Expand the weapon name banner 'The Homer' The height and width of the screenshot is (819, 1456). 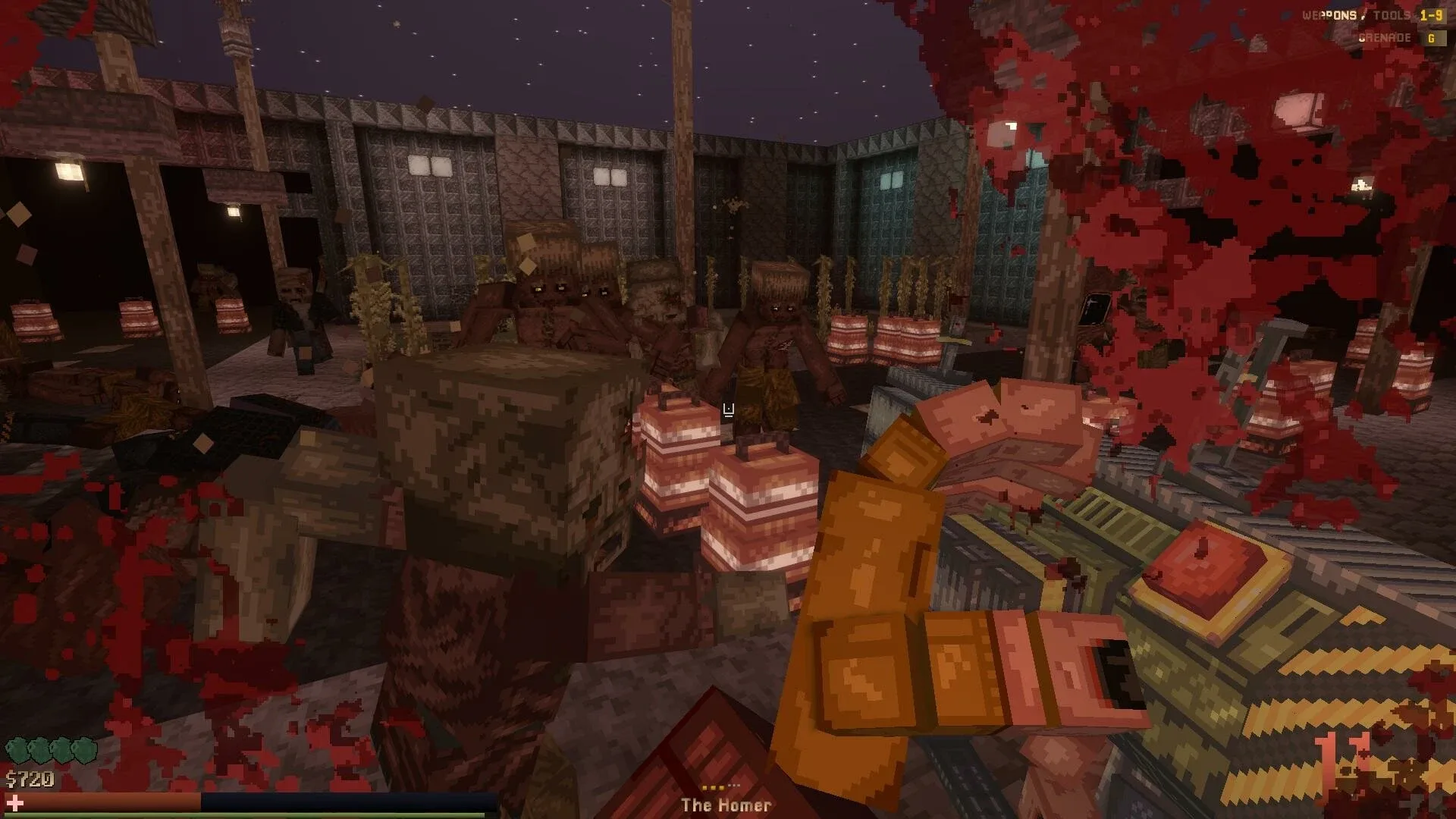(x=728, y=806)
